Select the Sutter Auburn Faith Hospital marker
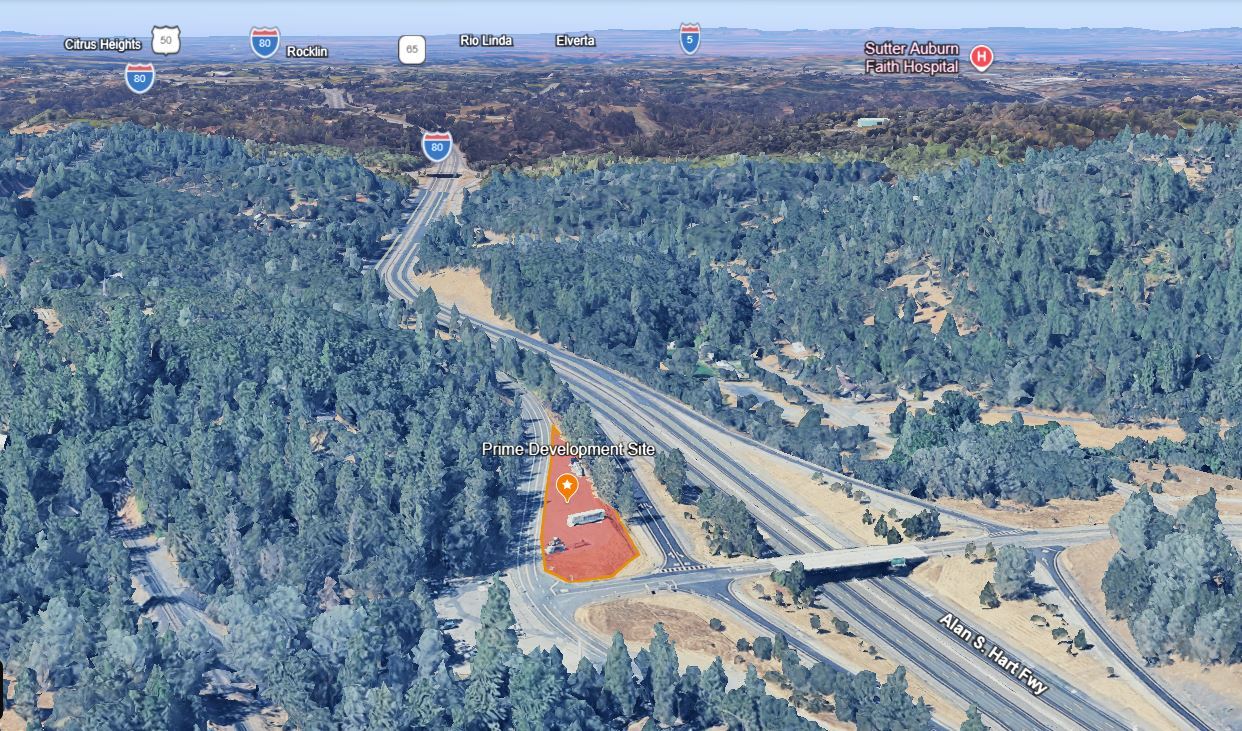This screenshot has width=1242, height=731. click(982, 57)
